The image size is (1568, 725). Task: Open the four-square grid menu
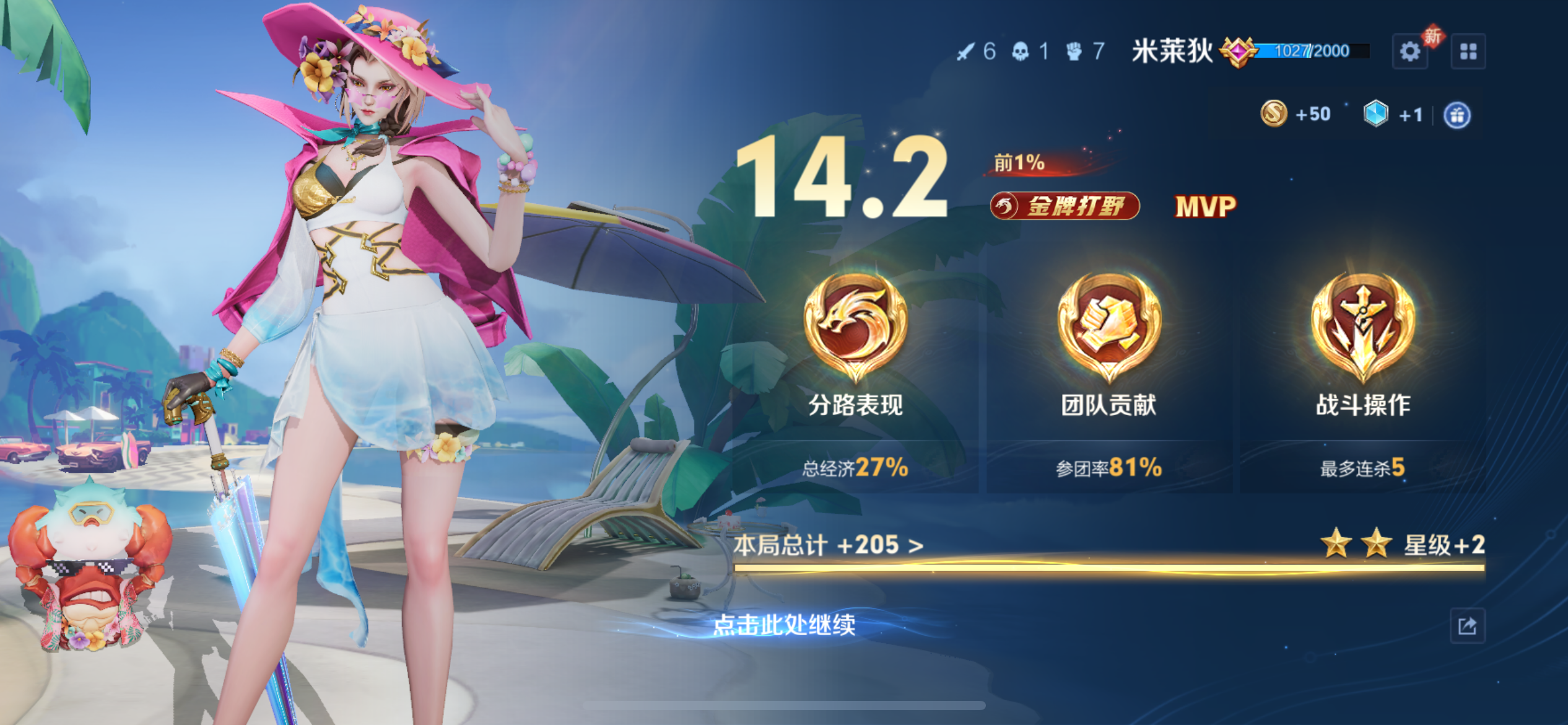1468,51
